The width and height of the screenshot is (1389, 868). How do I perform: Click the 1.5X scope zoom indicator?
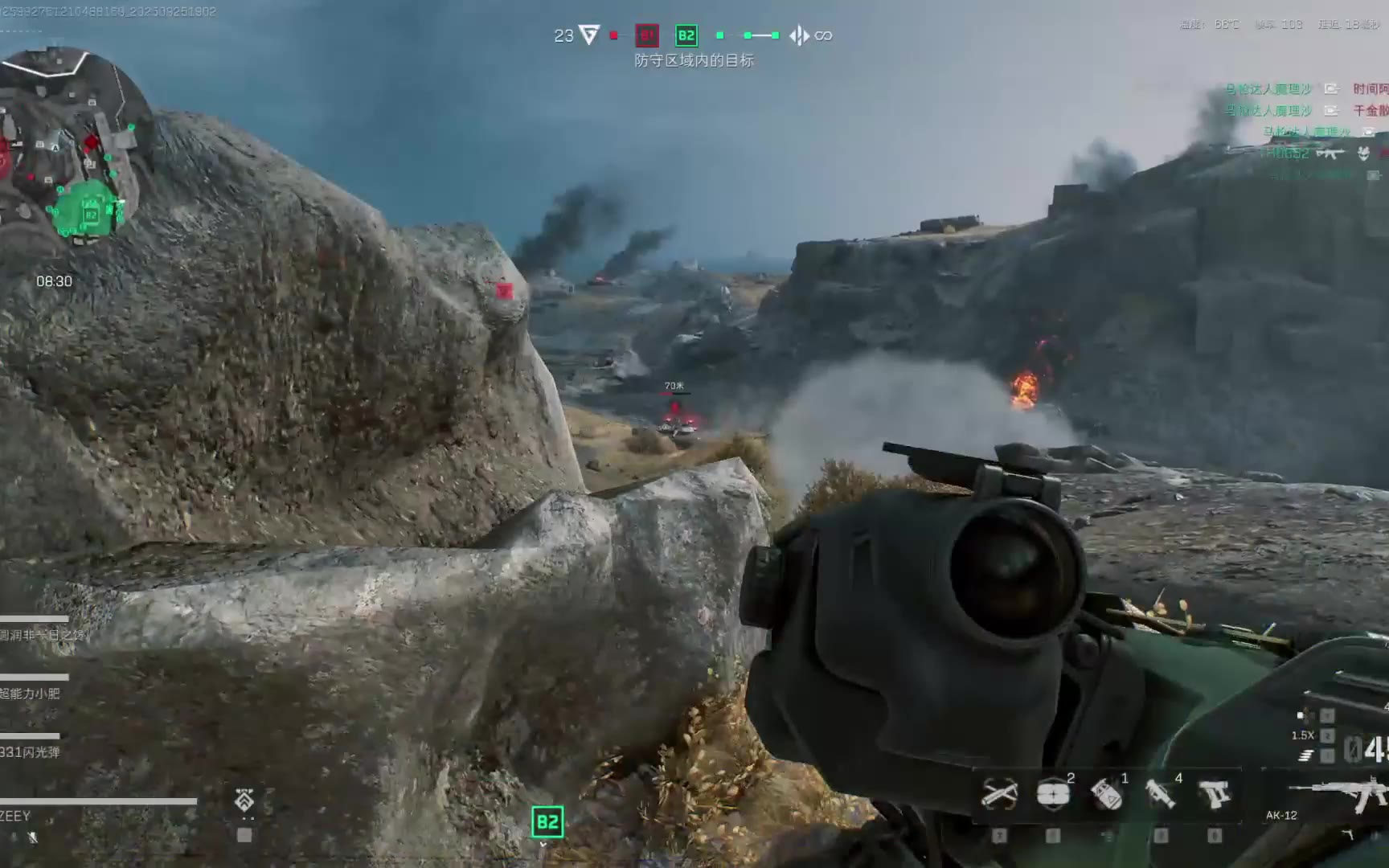(x=1303, y=735)
